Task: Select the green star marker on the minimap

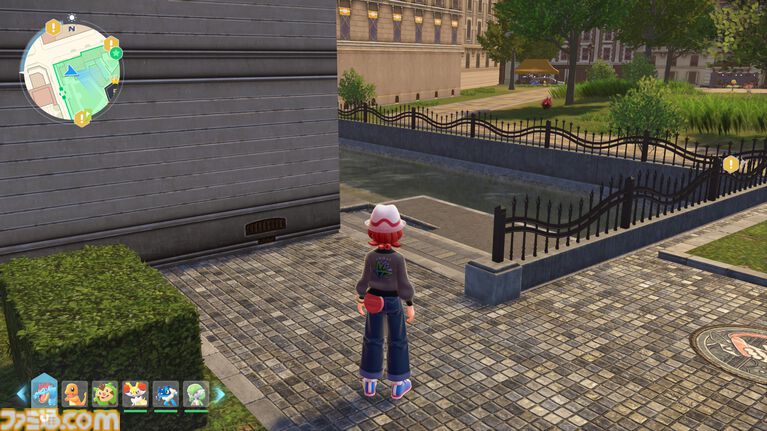Action: point(114,52)
